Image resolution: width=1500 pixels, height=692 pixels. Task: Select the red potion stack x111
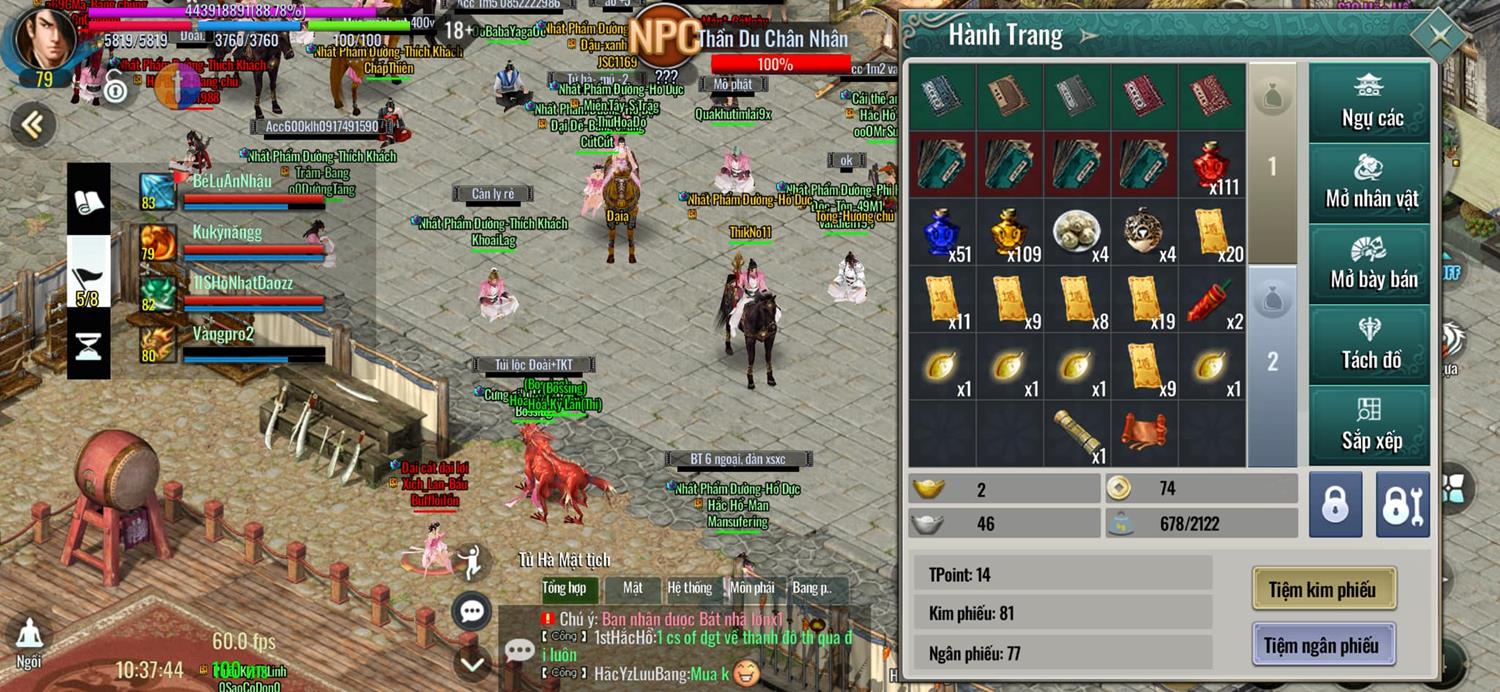pos(1212,165)
